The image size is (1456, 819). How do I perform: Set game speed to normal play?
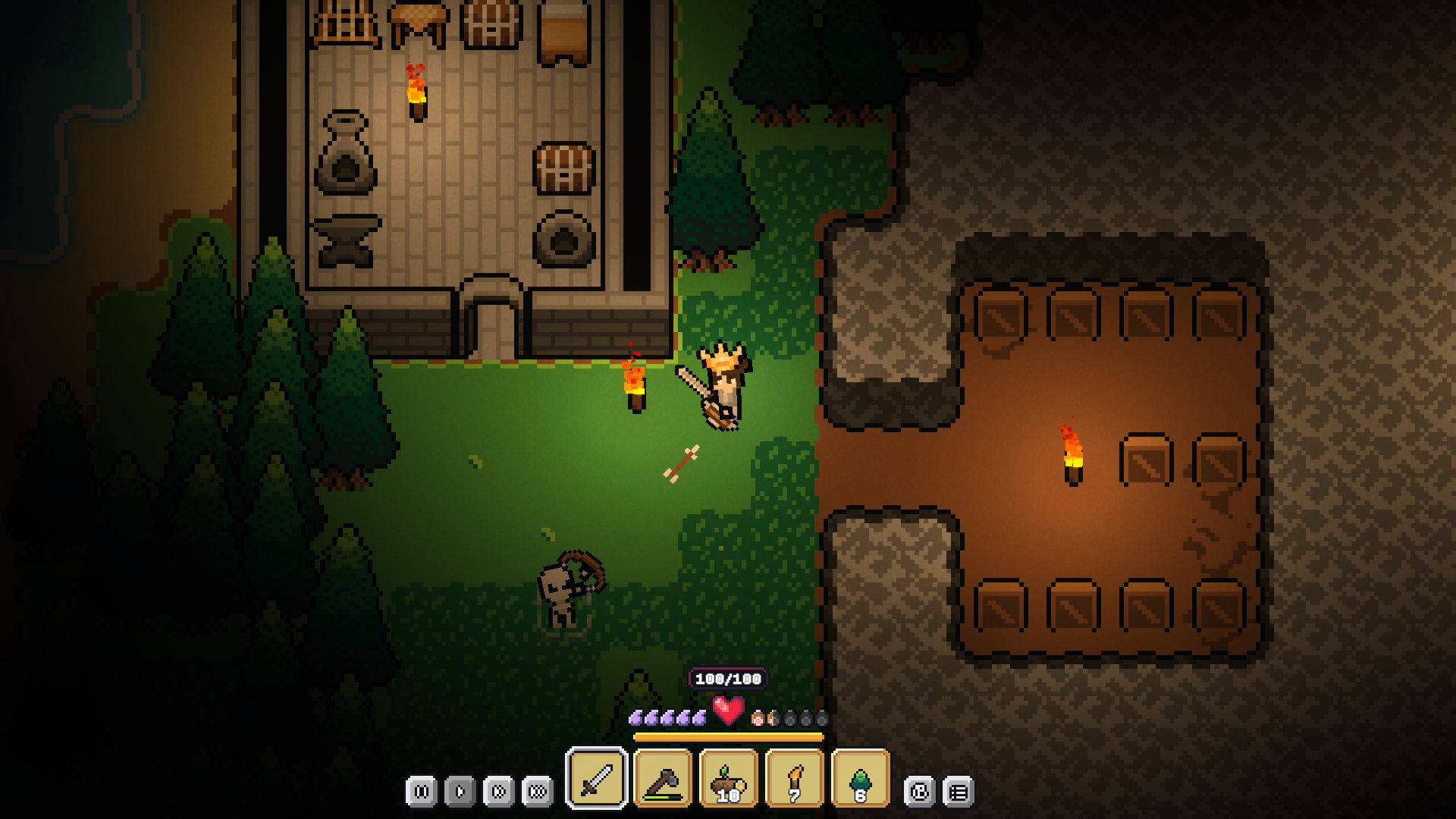(460, 792)
